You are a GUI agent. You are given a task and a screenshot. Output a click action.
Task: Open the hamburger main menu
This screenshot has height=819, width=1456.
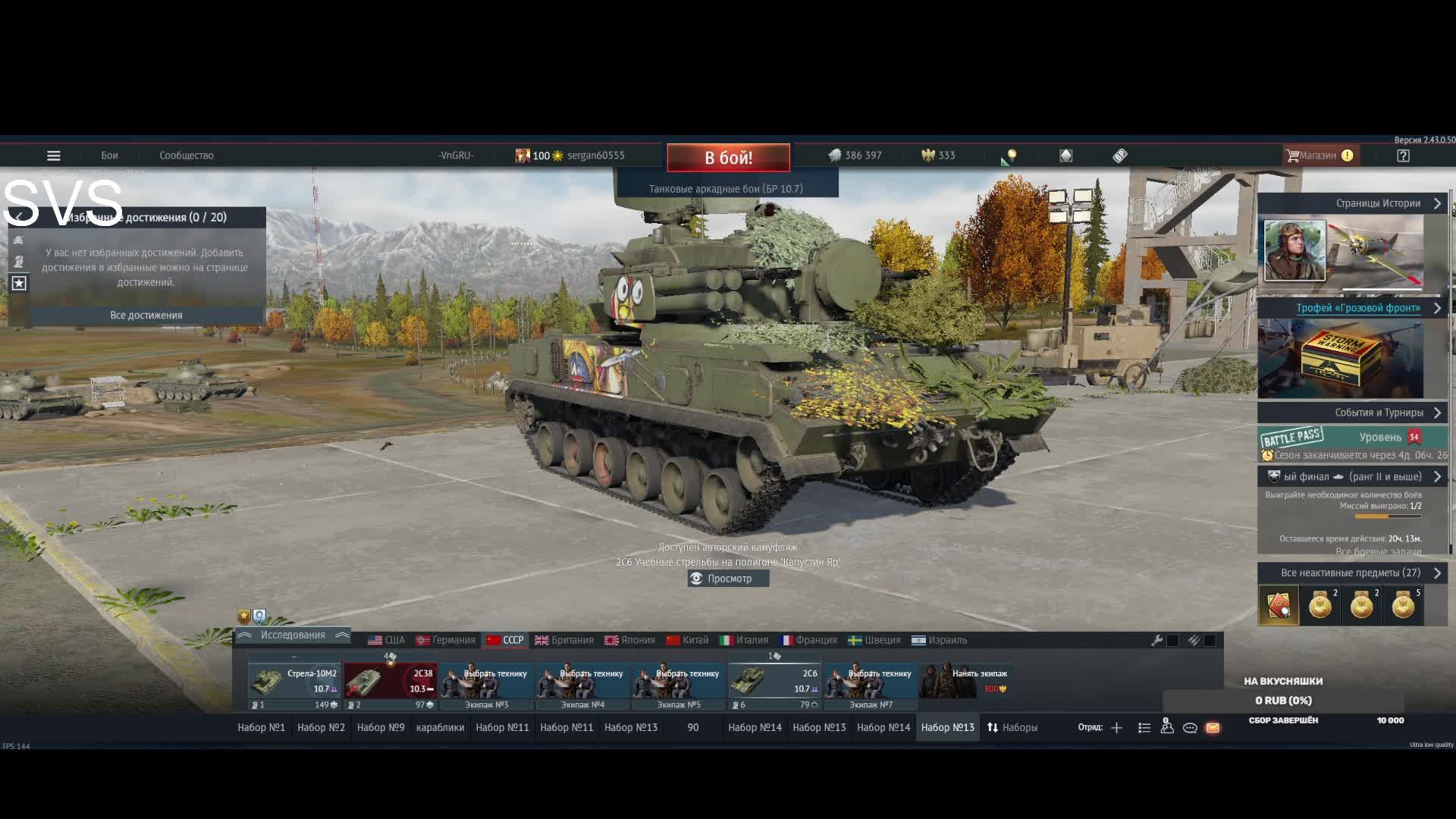(53, 155)
